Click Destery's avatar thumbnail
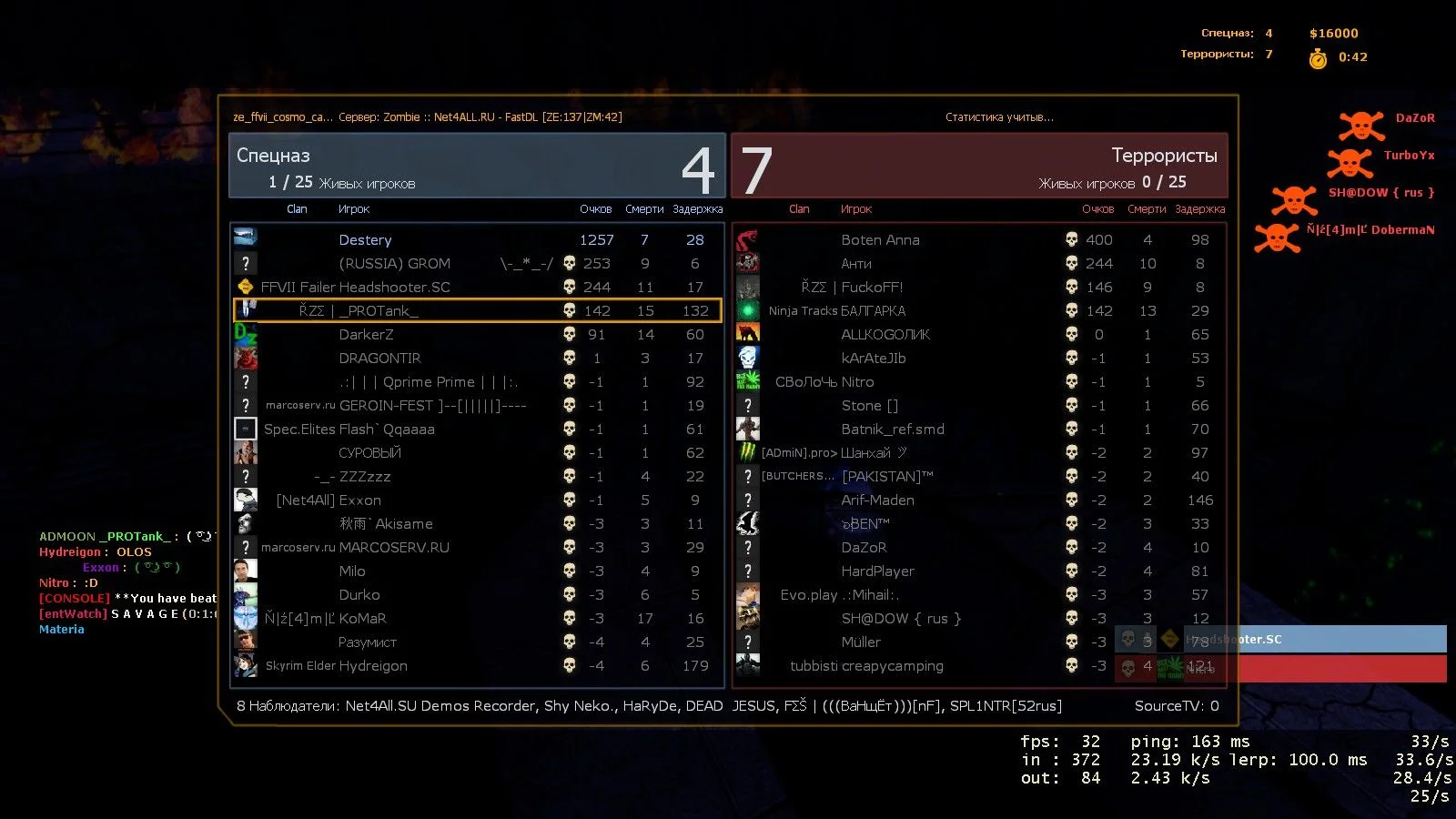Viewport: 1456px width, 819px height. [x=245, y=238]
